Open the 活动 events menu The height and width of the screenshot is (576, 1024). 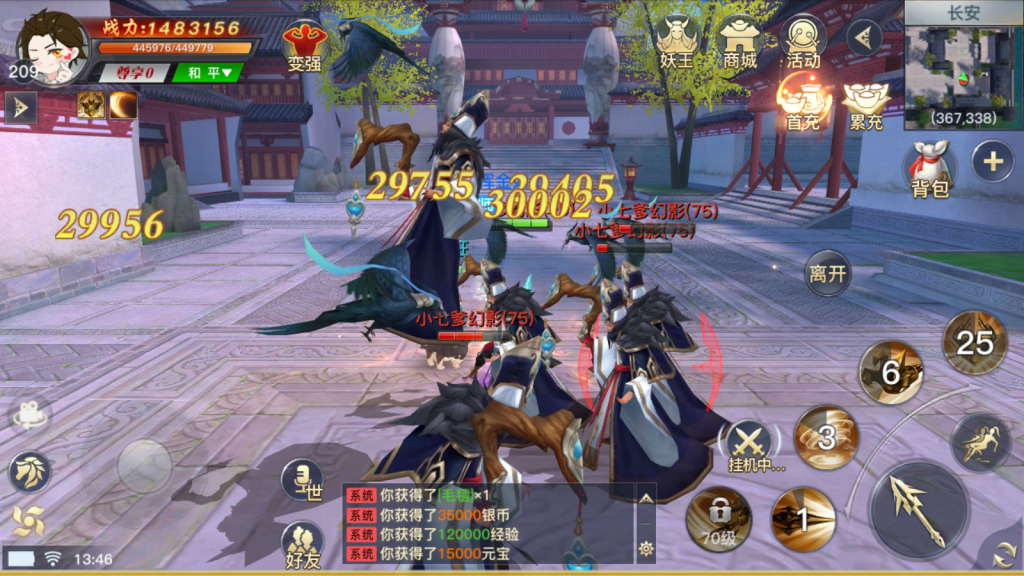point(802,42)
